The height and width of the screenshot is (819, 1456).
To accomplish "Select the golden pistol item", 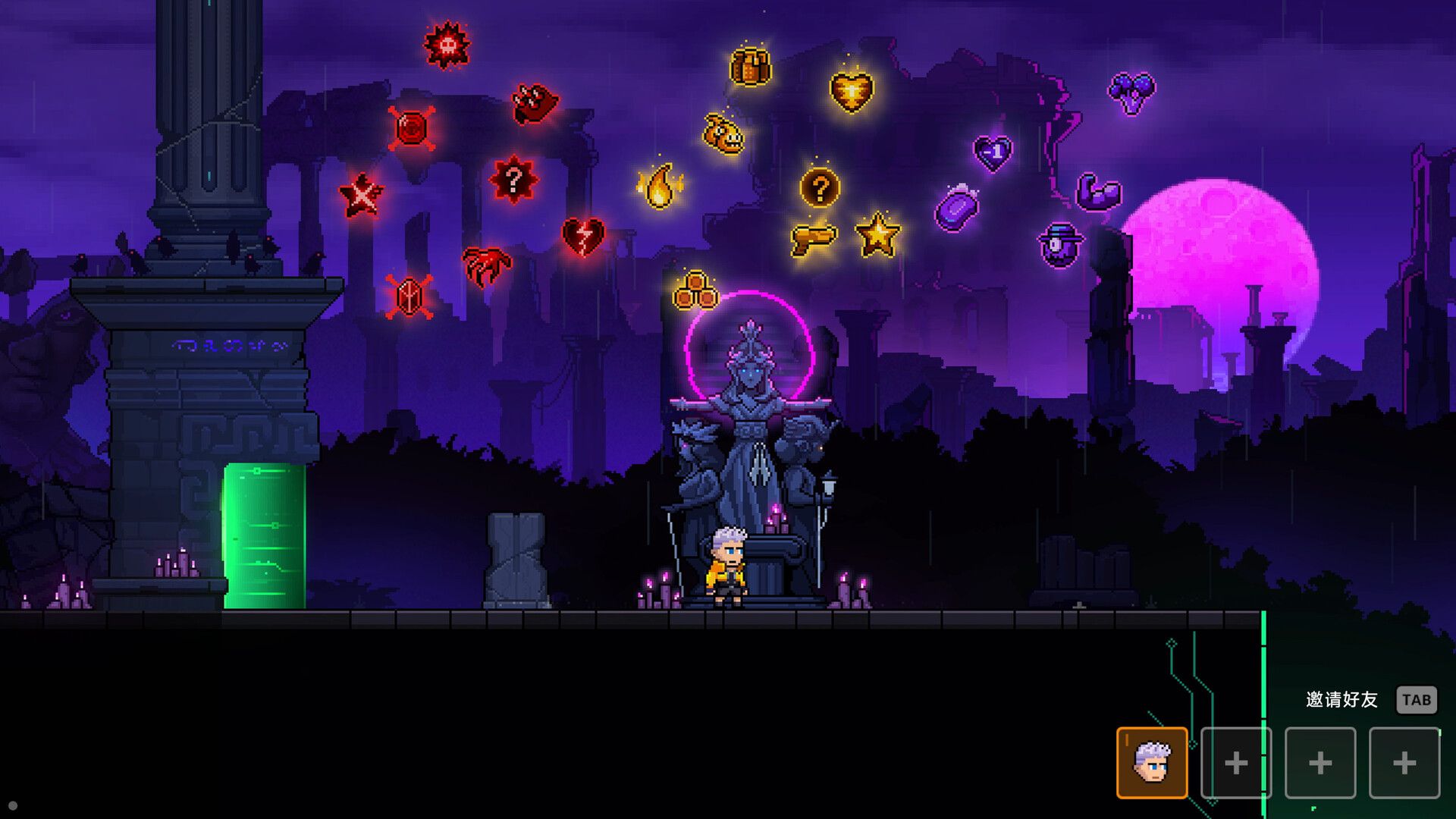I will click(x=815, y=239).
